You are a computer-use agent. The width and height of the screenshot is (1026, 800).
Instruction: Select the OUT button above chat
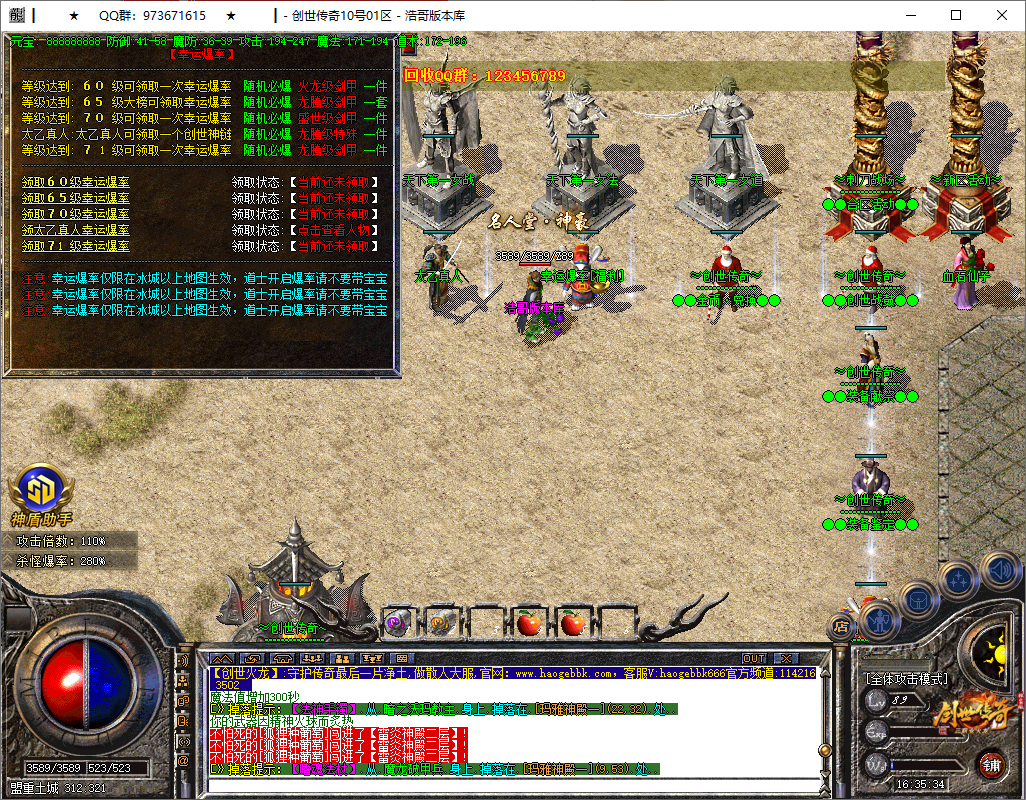click(754, 659)
